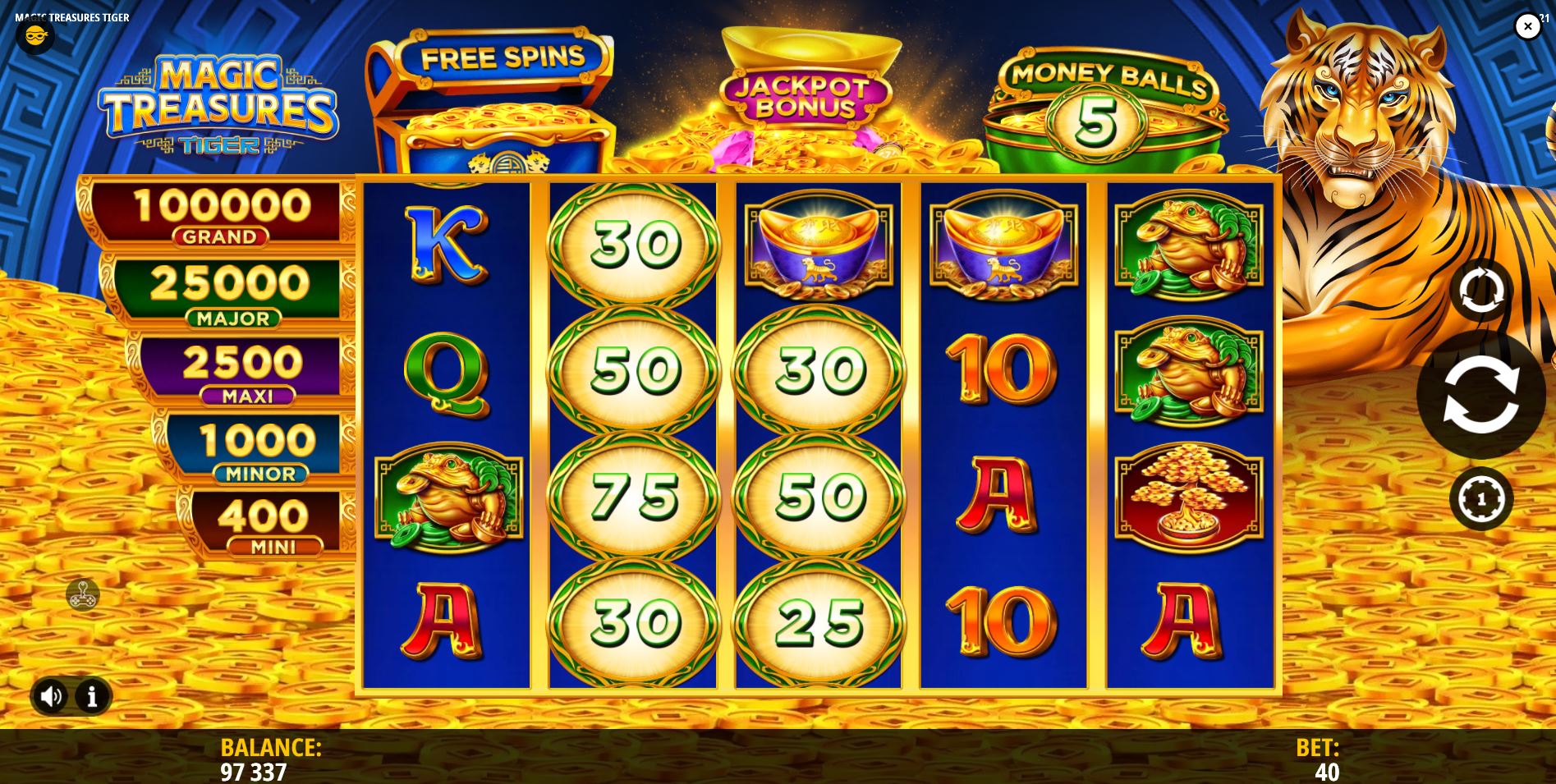1556x784 pixels.
Task: Close the game window with the X
Action: coord(1526,26)
